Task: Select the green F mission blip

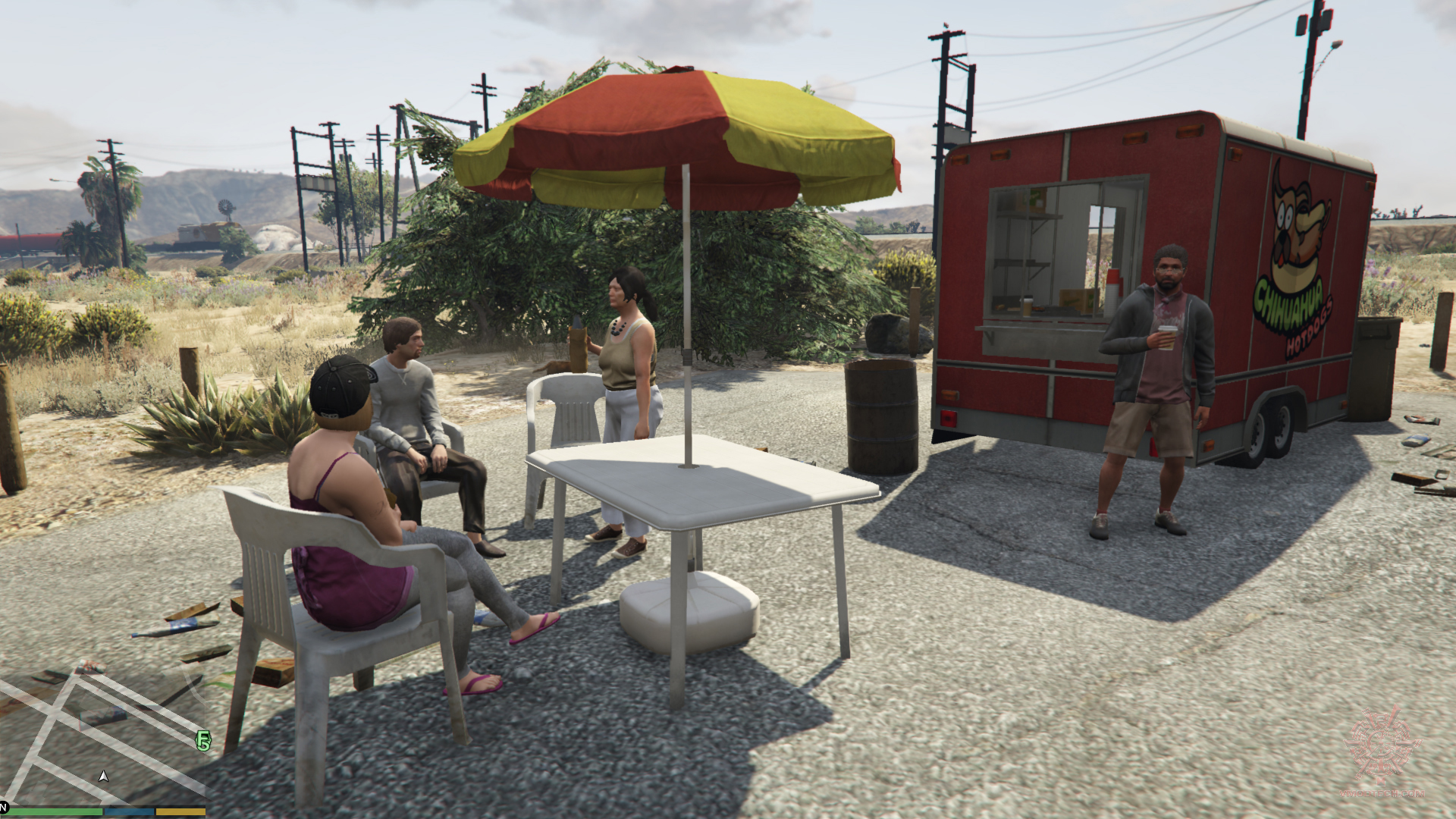Action: [203, 741]
